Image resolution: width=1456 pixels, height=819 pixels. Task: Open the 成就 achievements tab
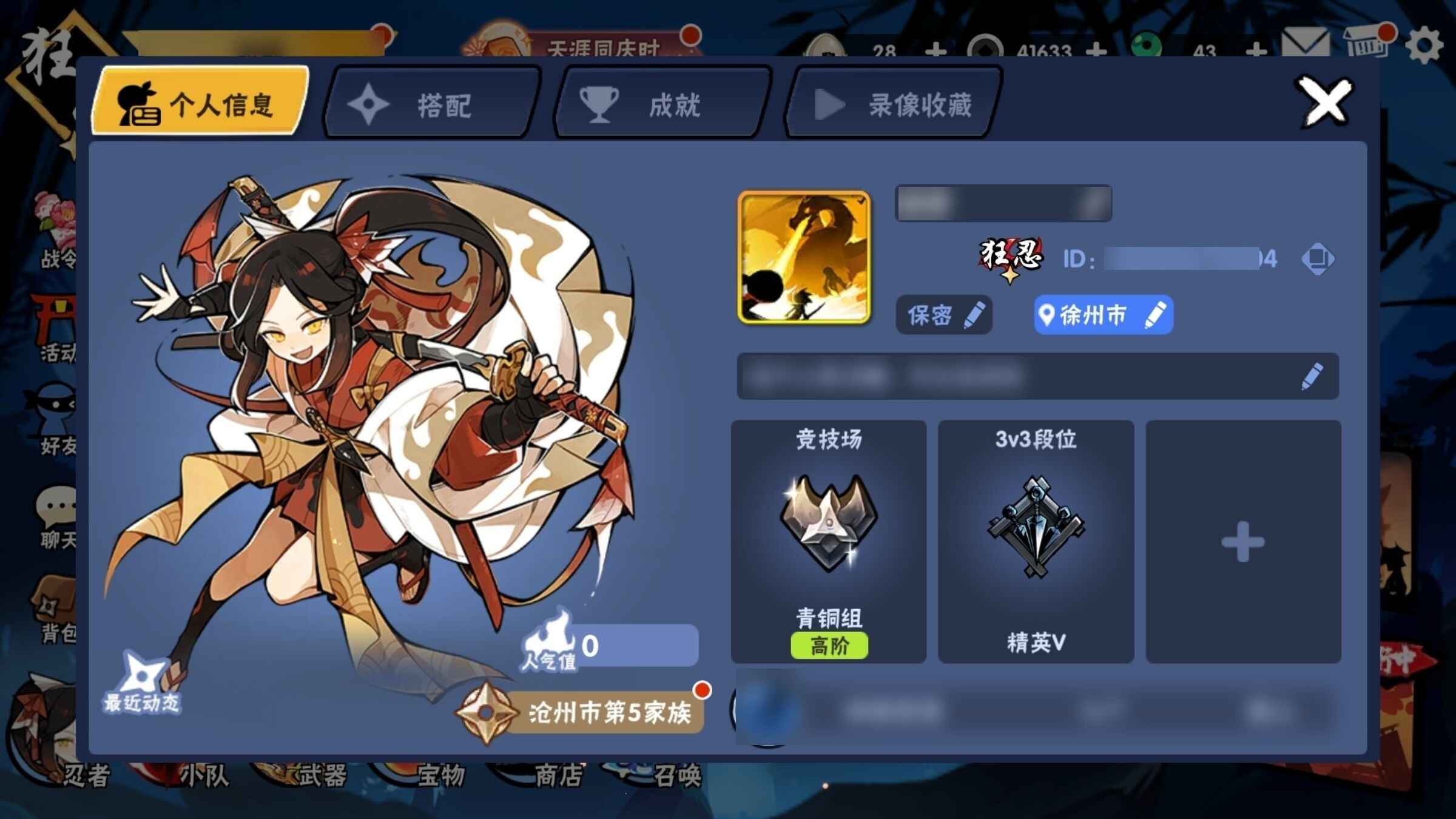coord(662,104)
